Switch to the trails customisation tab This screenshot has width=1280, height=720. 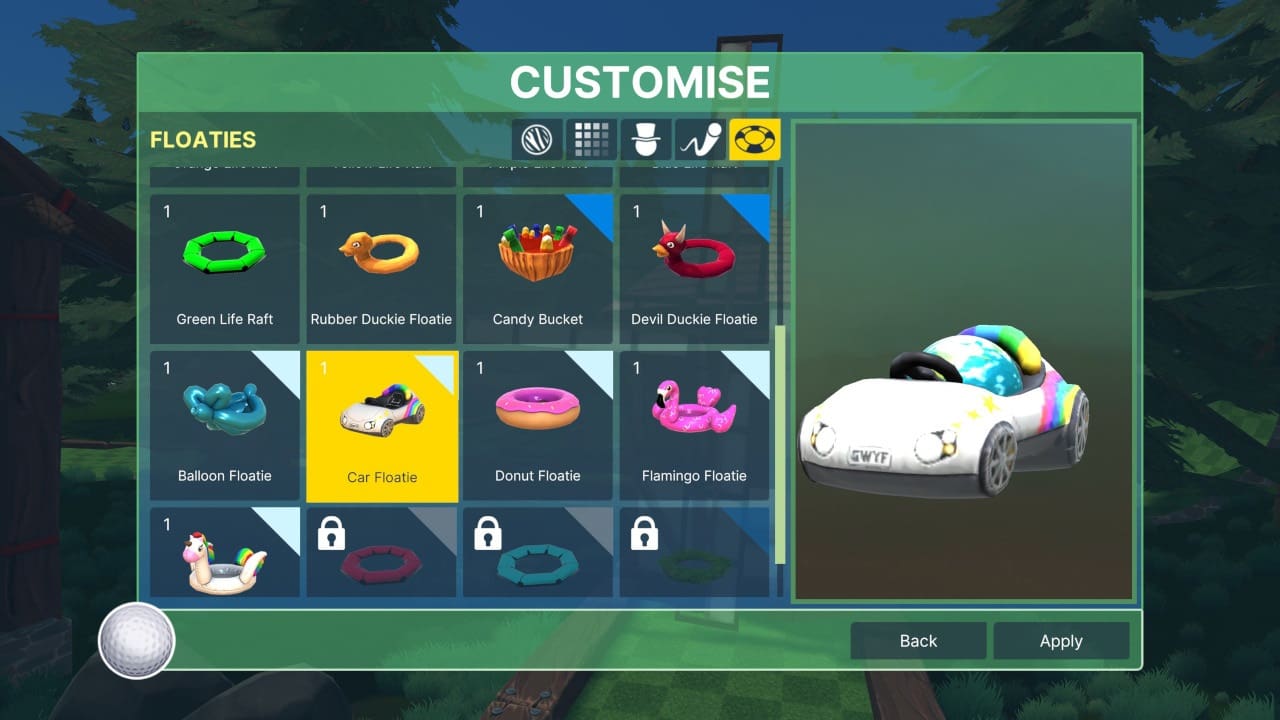(x=700, y=139)
